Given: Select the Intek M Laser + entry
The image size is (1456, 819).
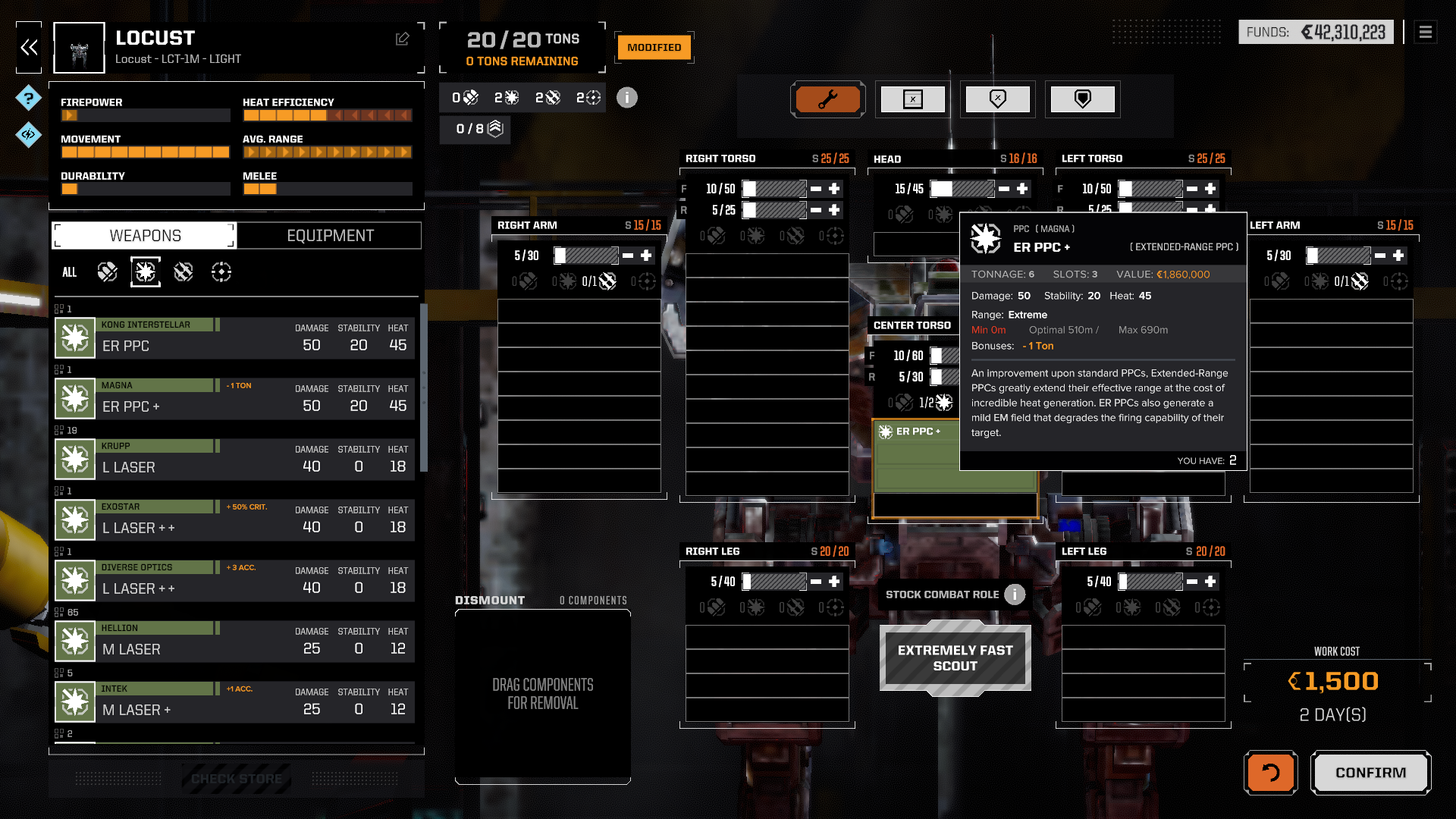Looking at the screenshot, I should tap(235, 701).
